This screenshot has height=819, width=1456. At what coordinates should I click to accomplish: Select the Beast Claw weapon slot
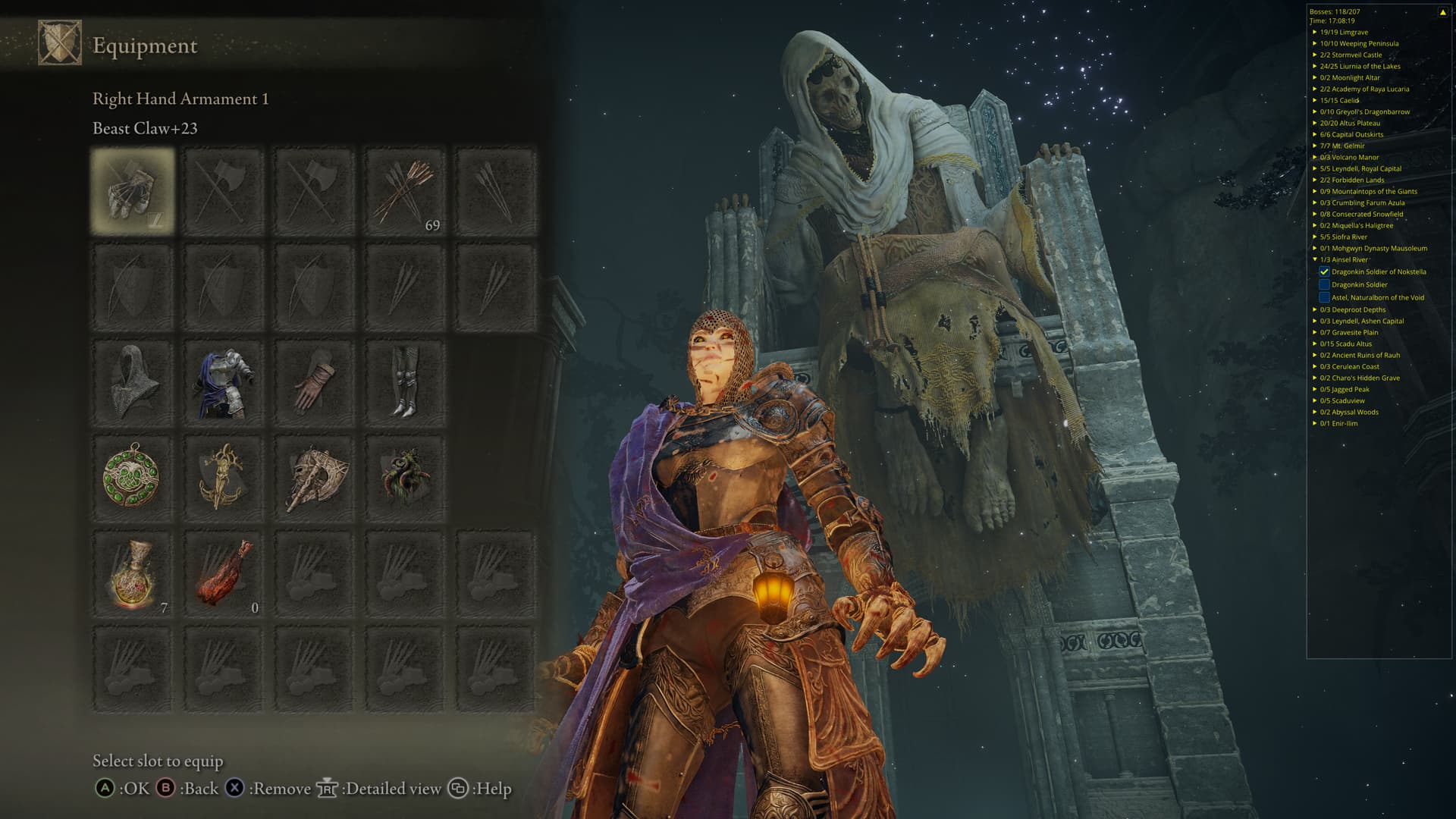133,190
